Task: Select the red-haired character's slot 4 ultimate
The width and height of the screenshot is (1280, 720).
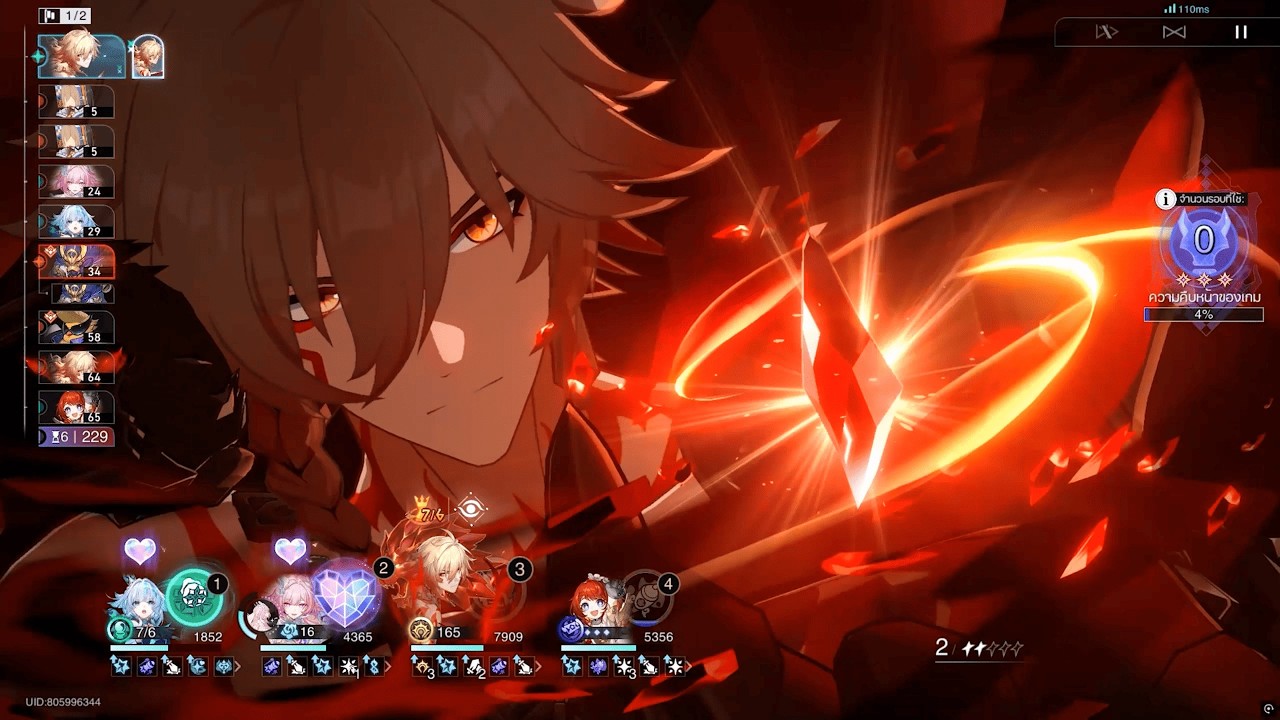Action: point(645,597)
